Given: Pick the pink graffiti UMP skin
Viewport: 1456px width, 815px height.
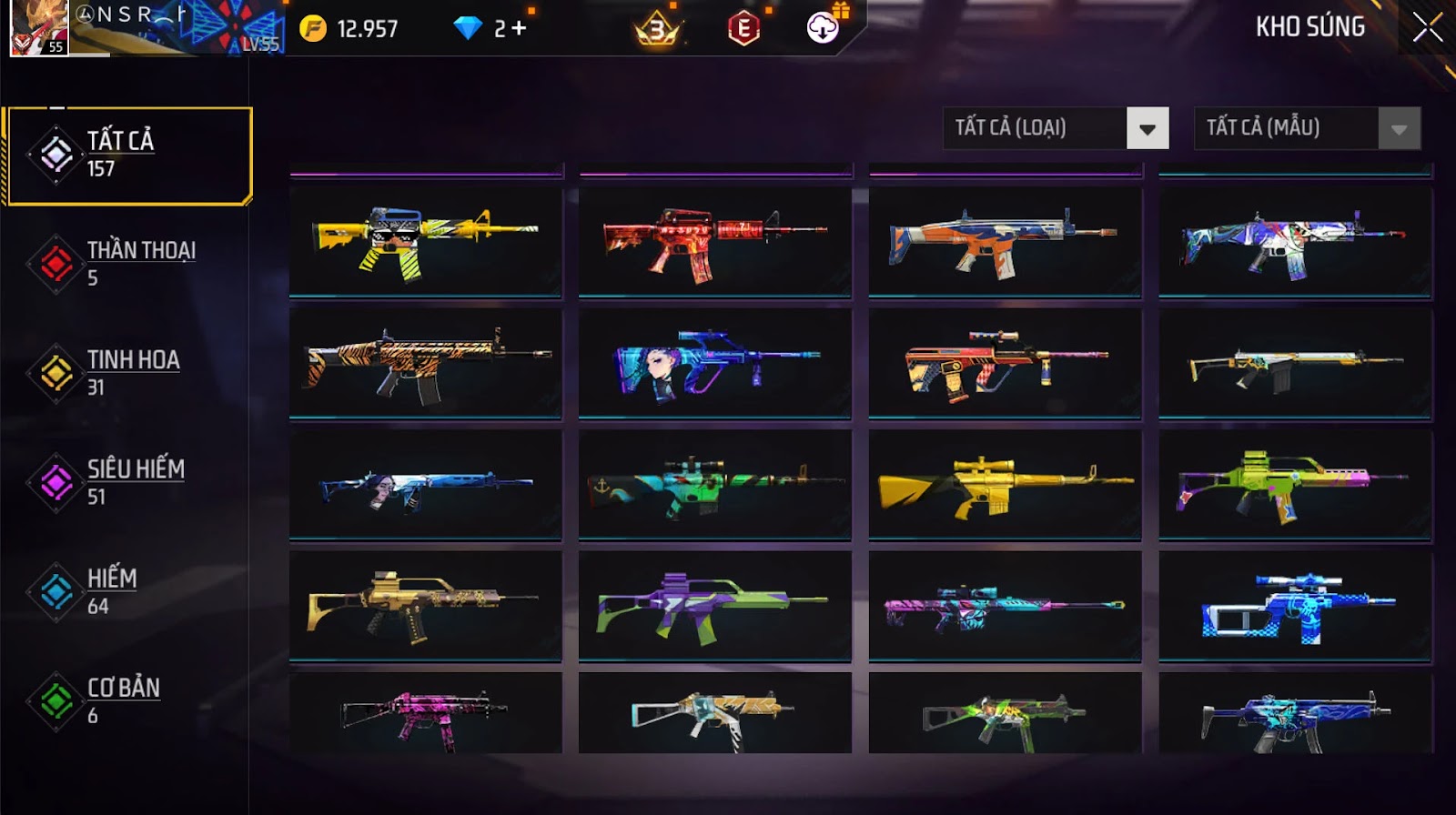Looking at the screenshot, I should coord(425,714).
